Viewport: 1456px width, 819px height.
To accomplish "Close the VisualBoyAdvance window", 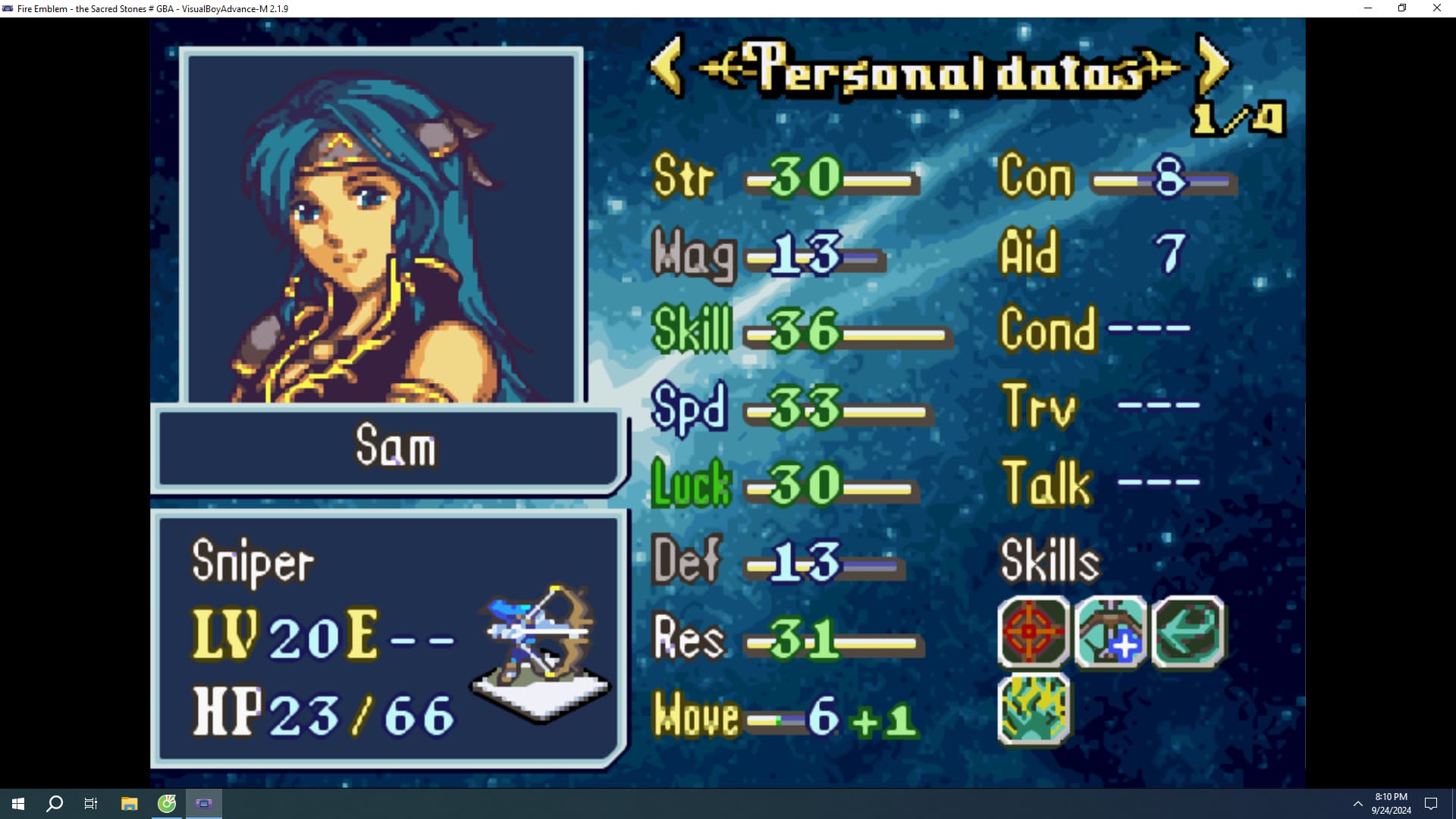I will pyautogui.click(x=1436, y=8).
